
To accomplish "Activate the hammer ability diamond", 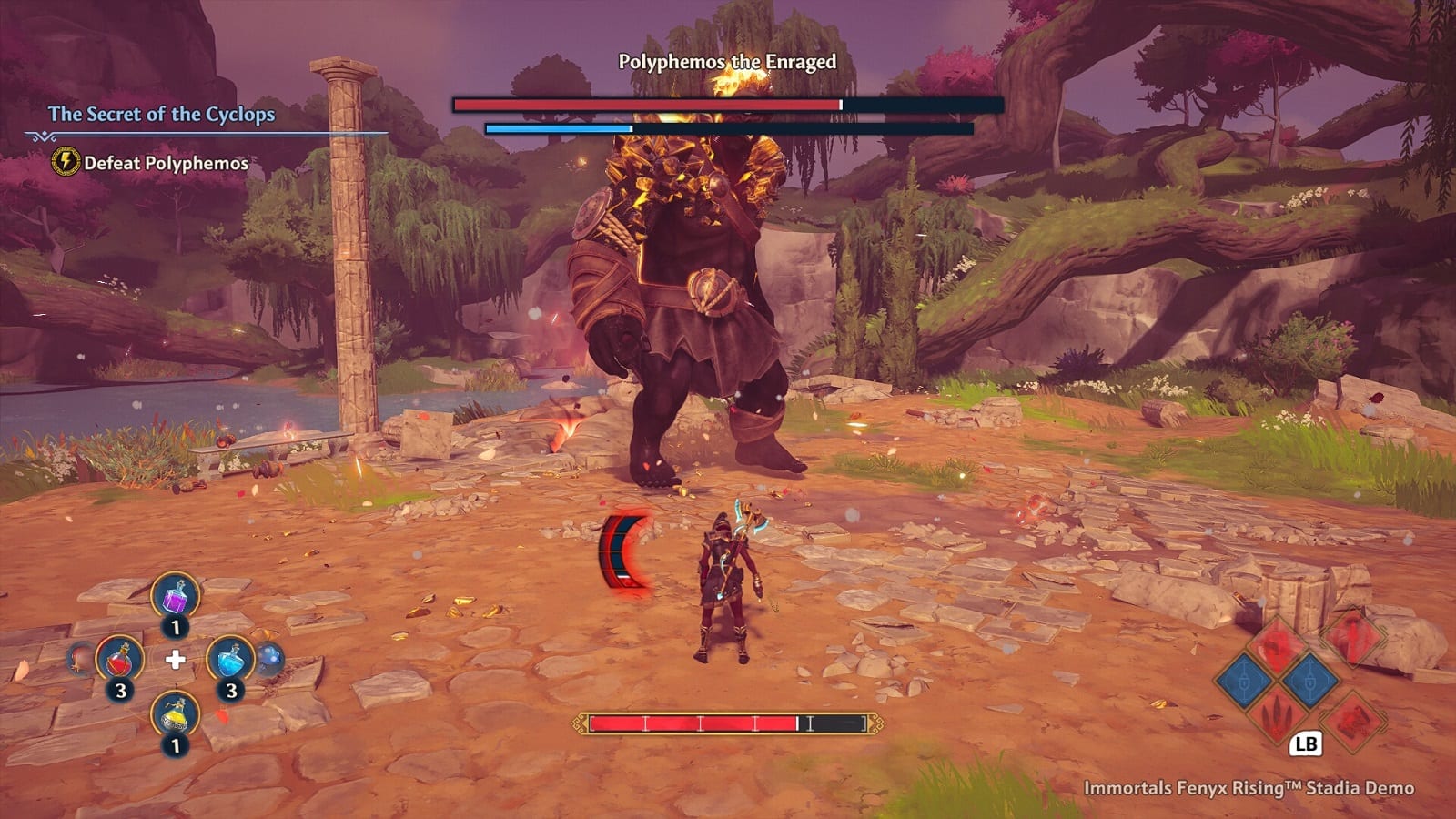I will tap(1353, 720).
